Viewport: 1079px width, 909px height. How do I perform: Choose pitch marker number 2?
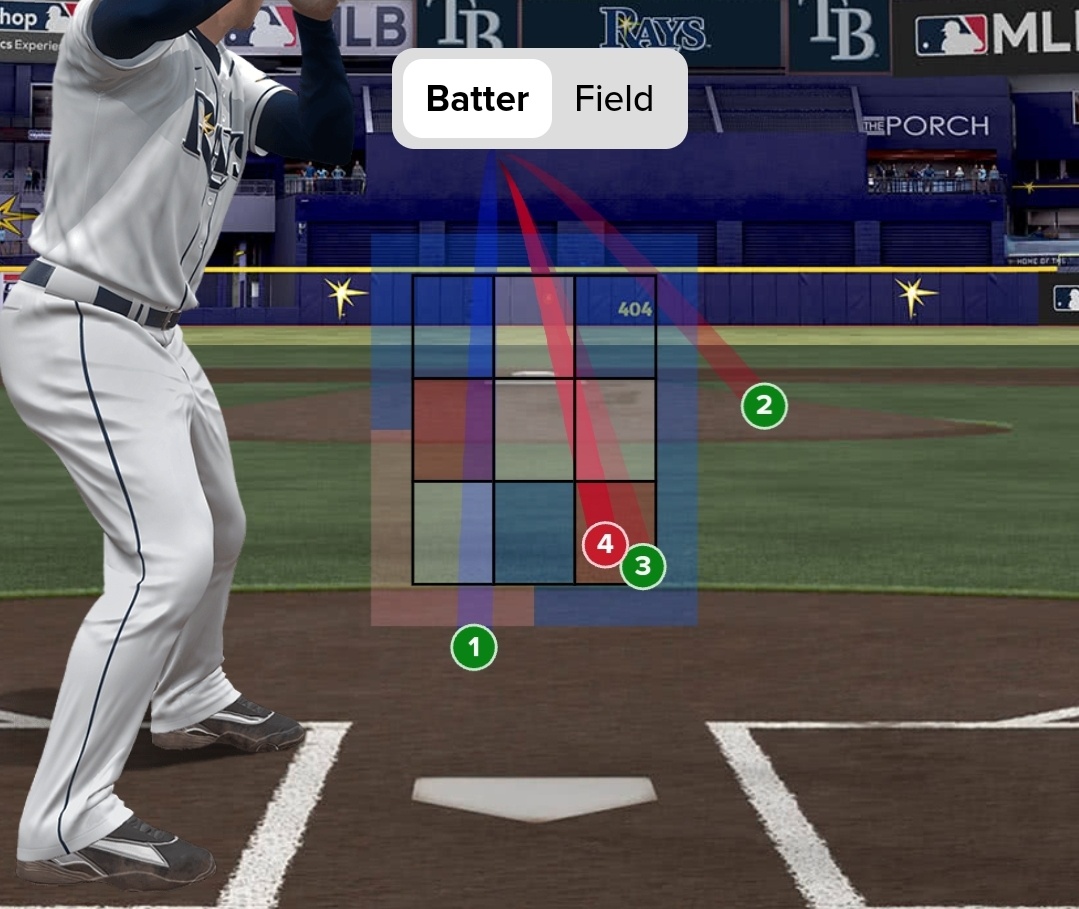(x=764, y=406)
